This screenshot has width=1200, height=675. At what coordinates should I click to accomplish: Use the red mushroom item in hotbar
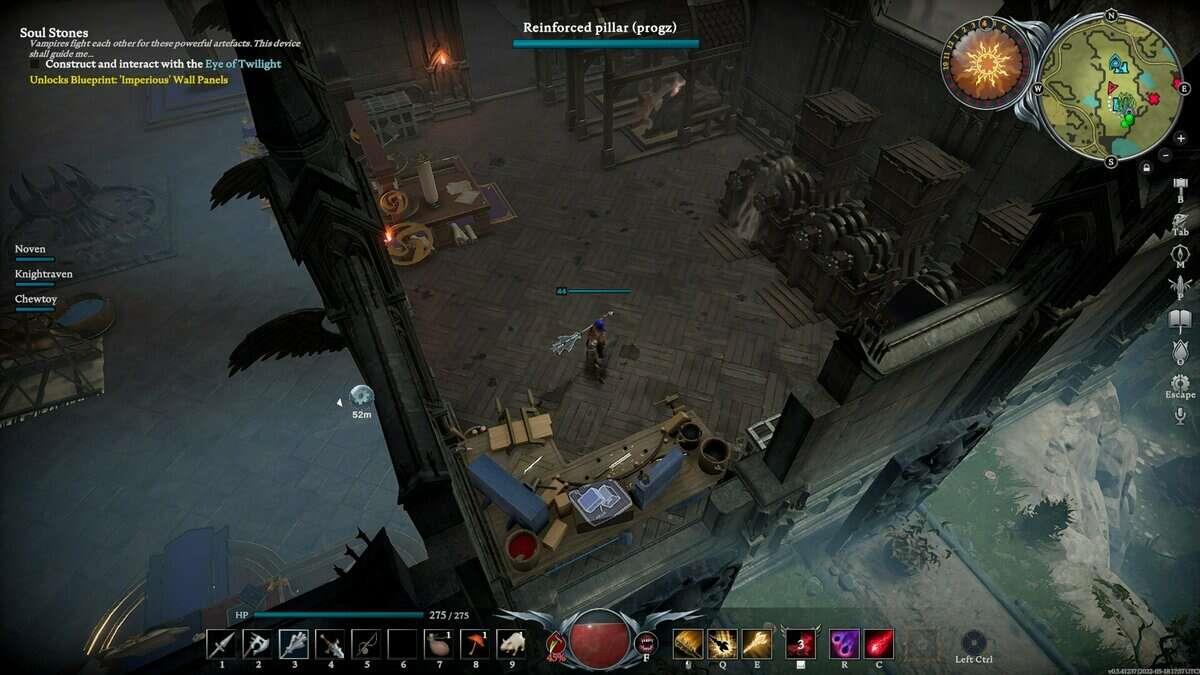(x=476, y=644)
